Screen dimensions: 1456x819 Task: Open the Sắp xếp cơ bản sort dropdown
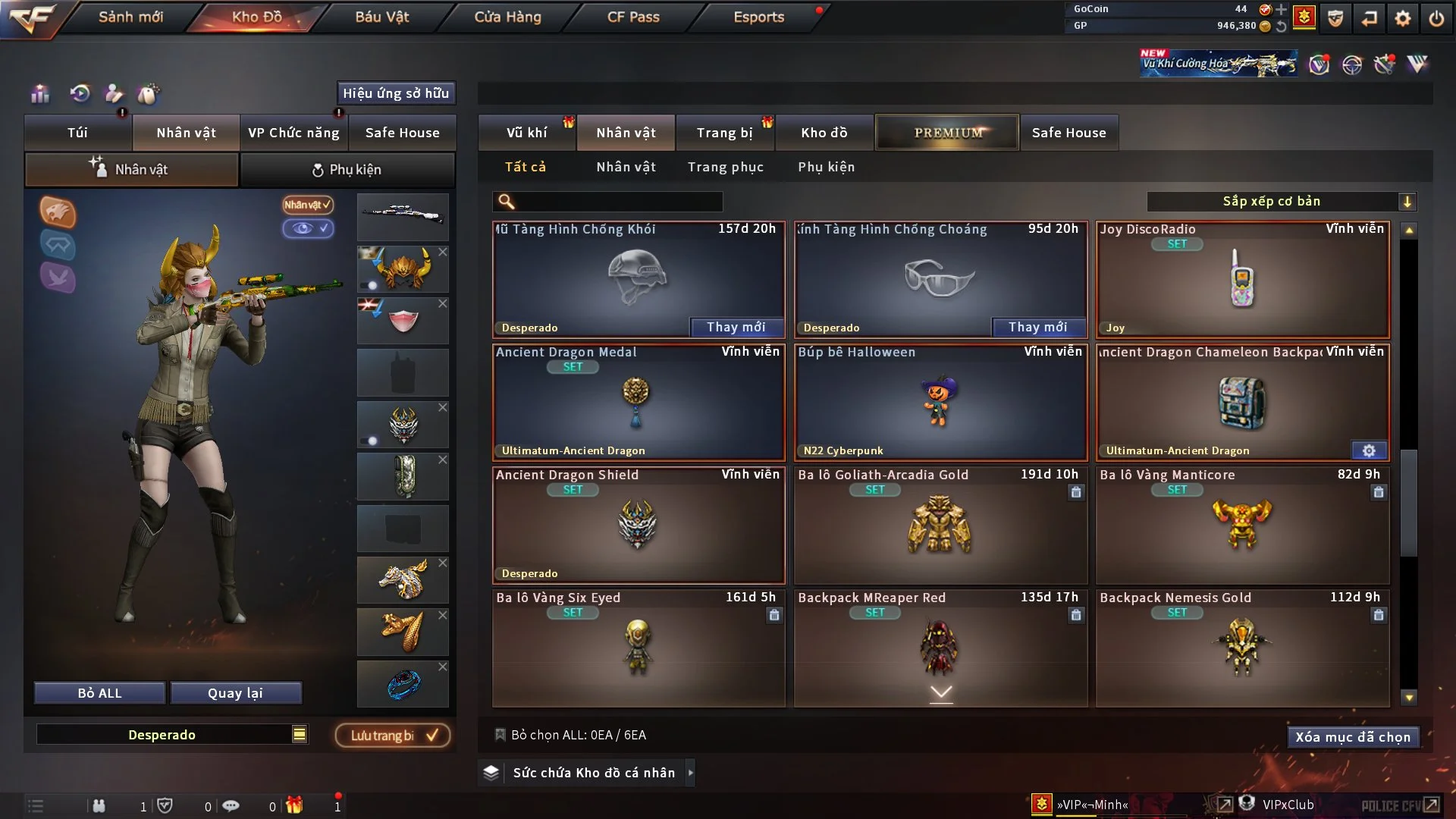(1281, 201)
